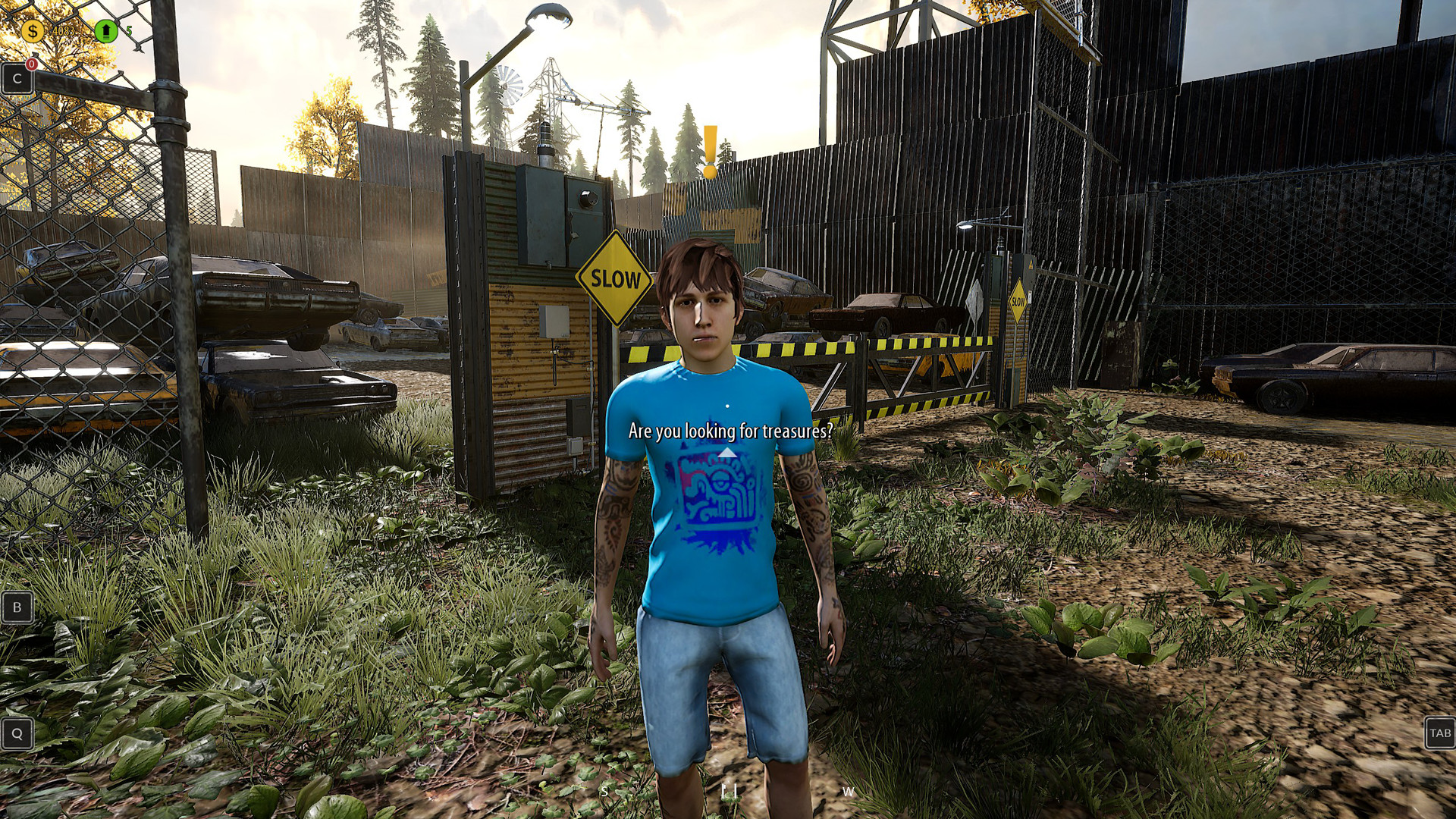
Task: Click the yellow dollar currency icon
Action: click(31, 32)
